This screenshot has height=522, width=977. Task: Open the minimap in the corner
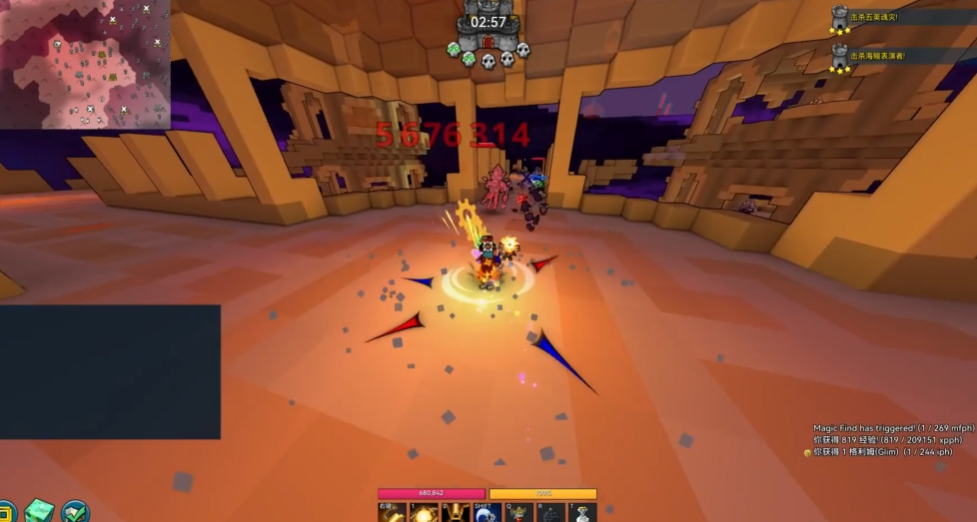[84, 64]
